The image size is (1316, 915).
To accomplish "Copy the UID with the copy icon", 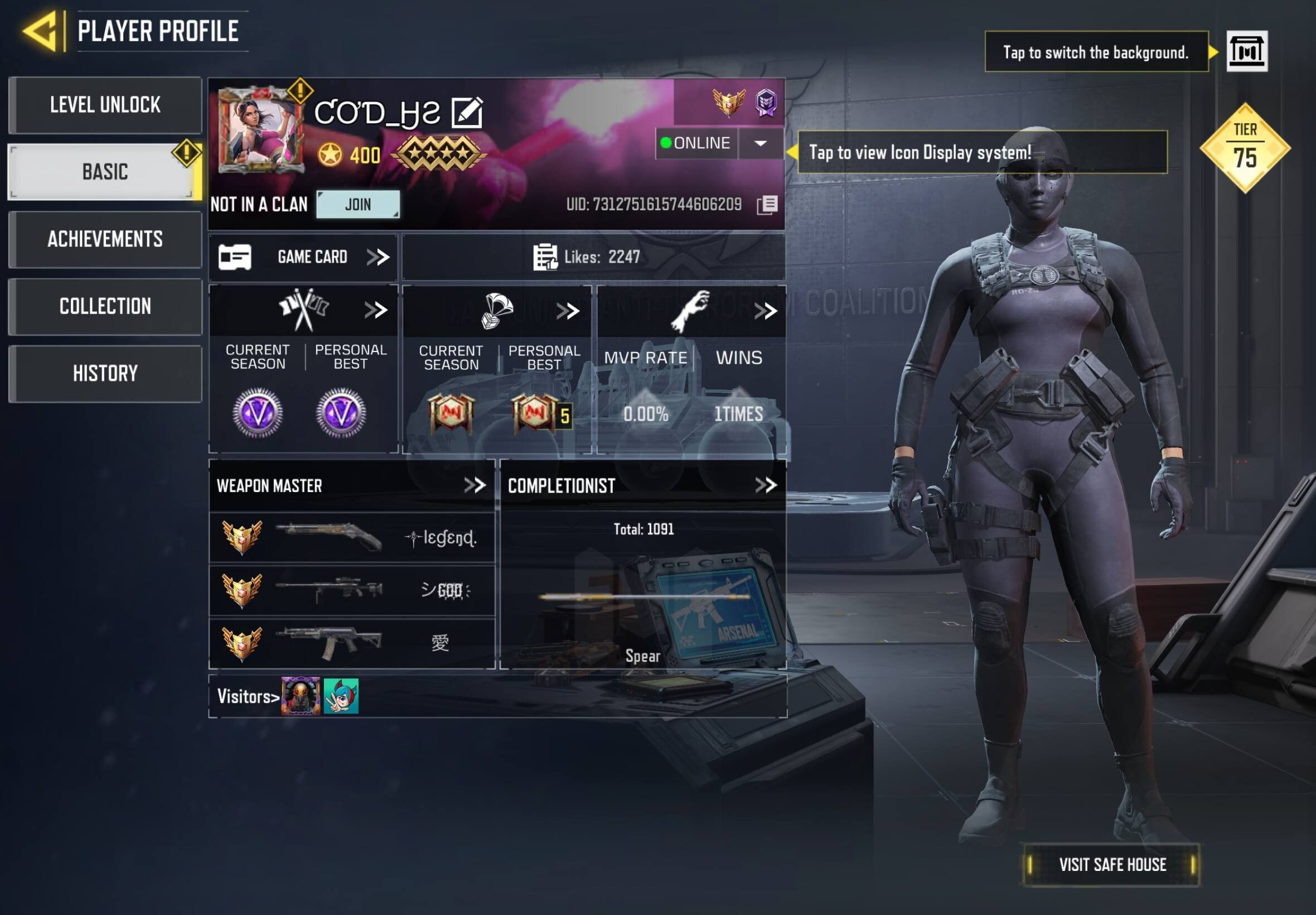I will pos(767,205).
